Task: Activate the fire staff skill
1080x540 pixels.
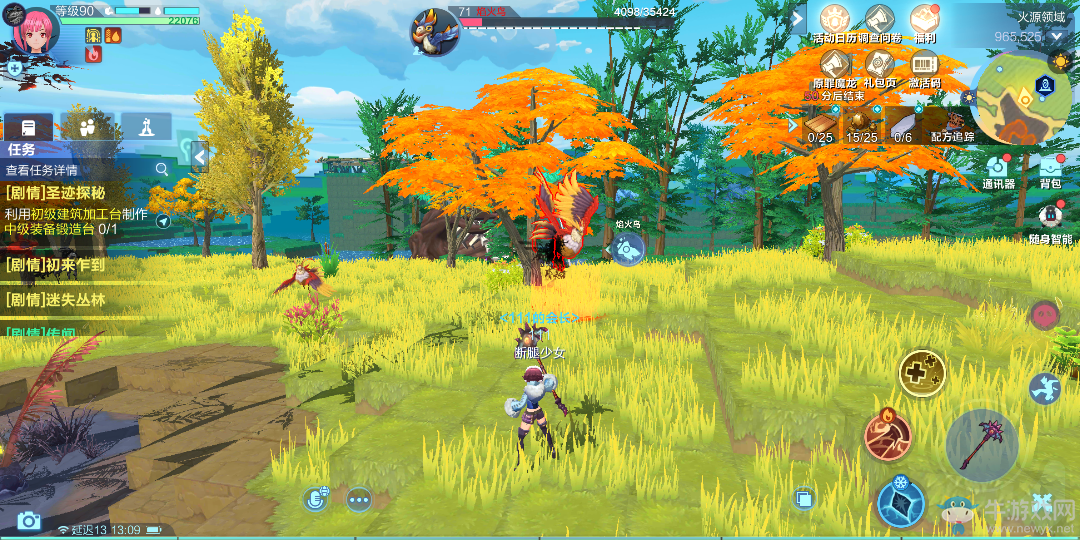Action: point(887,435)
